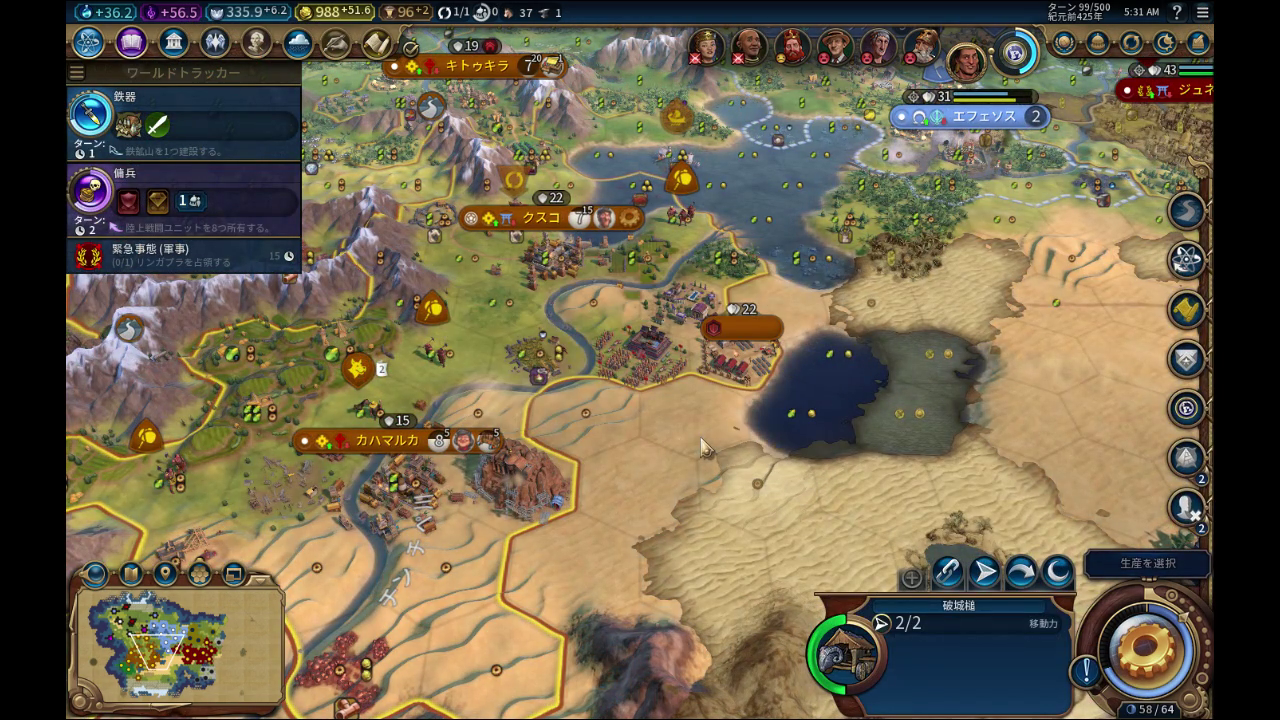Open the 緊急事態 (軍事) emergency entry
Viewport: 1280px width, 720px height.
coord(184,256)
